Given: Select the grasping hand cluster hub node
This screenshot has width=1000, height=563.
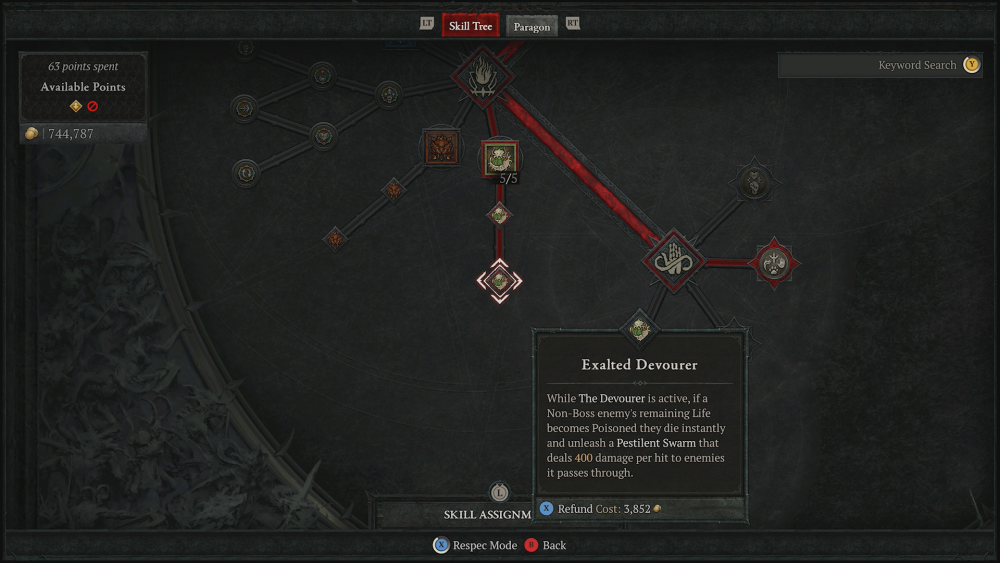Looking at the screenshot, I should (x=673, y=262).
